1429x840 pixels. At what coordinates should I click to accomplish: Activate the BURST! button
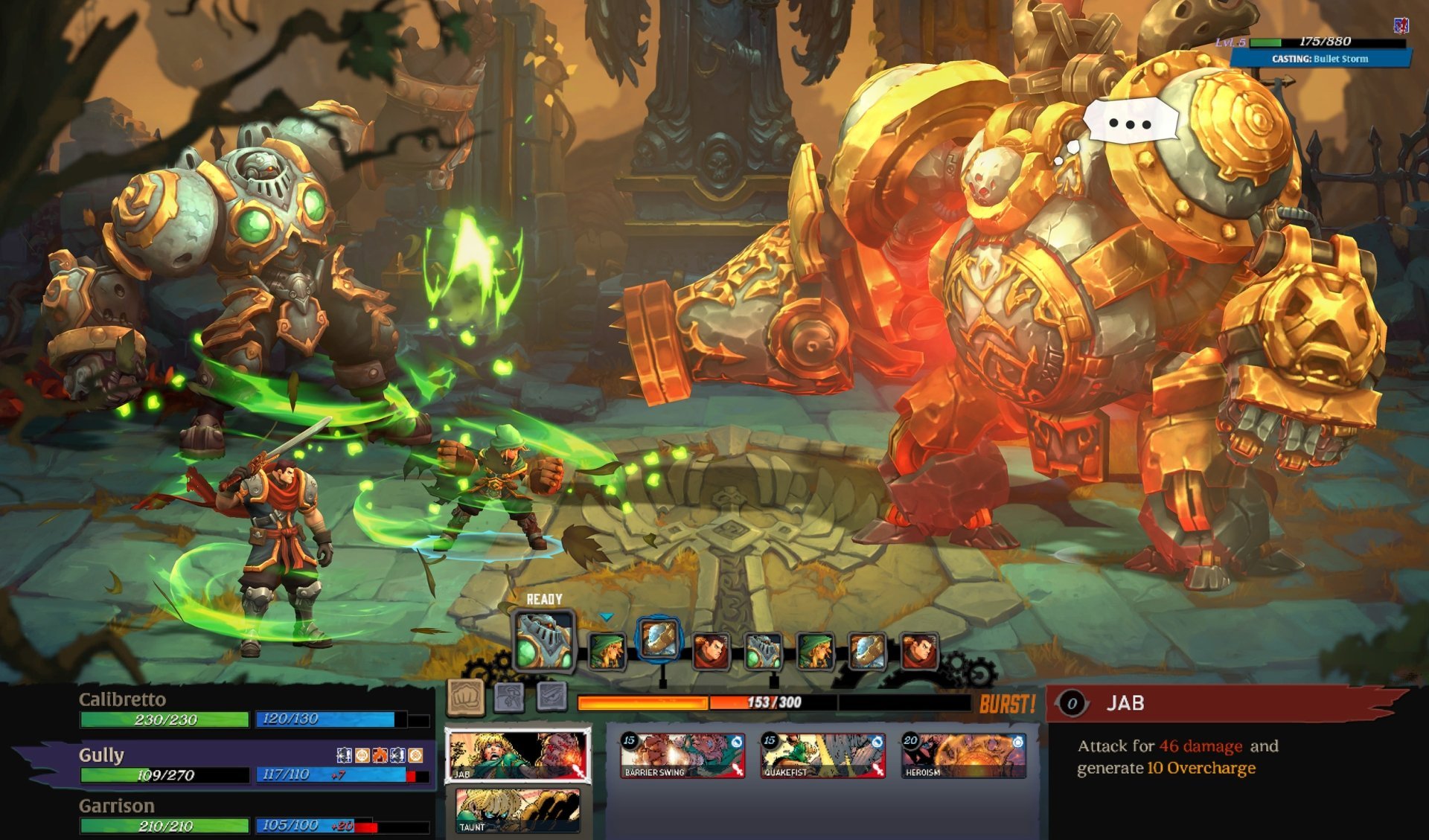coord(1009,702)
